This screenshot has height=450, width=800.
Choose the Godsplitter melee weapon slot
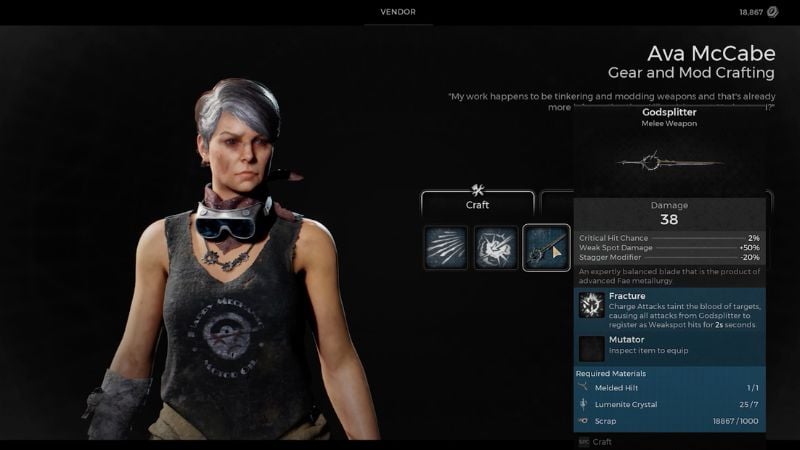click(x=546, y=248)
